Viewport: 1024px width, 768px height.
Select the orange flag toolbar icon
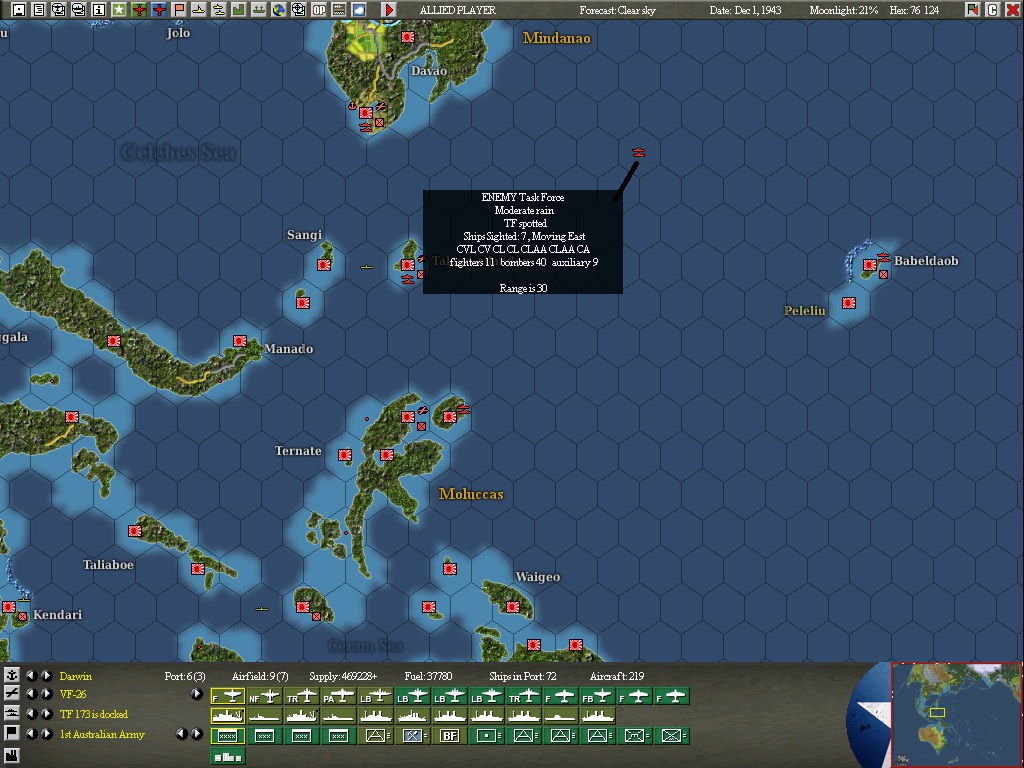pyautogui.click(x=179, y=10)
